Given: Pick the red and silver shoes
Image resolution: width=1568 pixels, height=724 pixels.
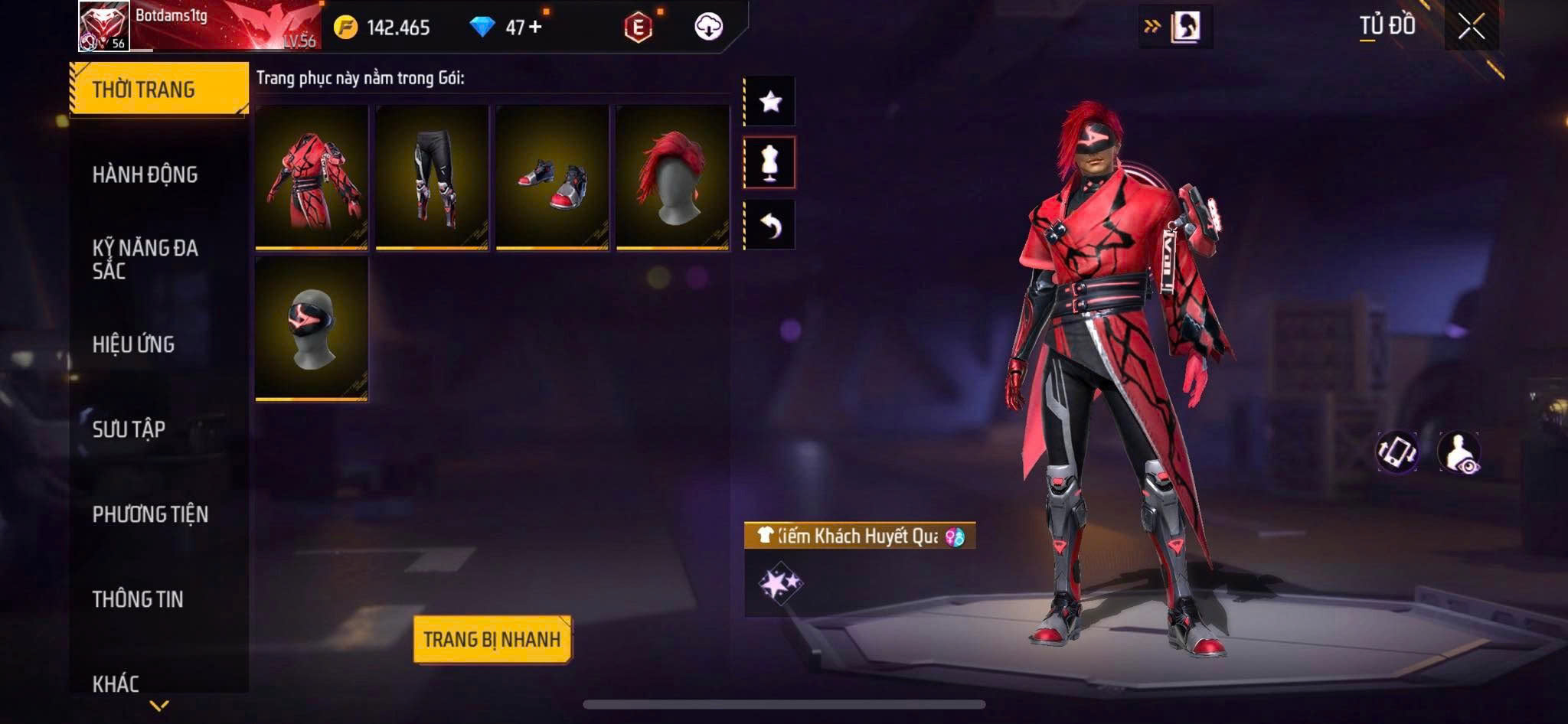Looking at the screenshot, I should tap(552, 177).
